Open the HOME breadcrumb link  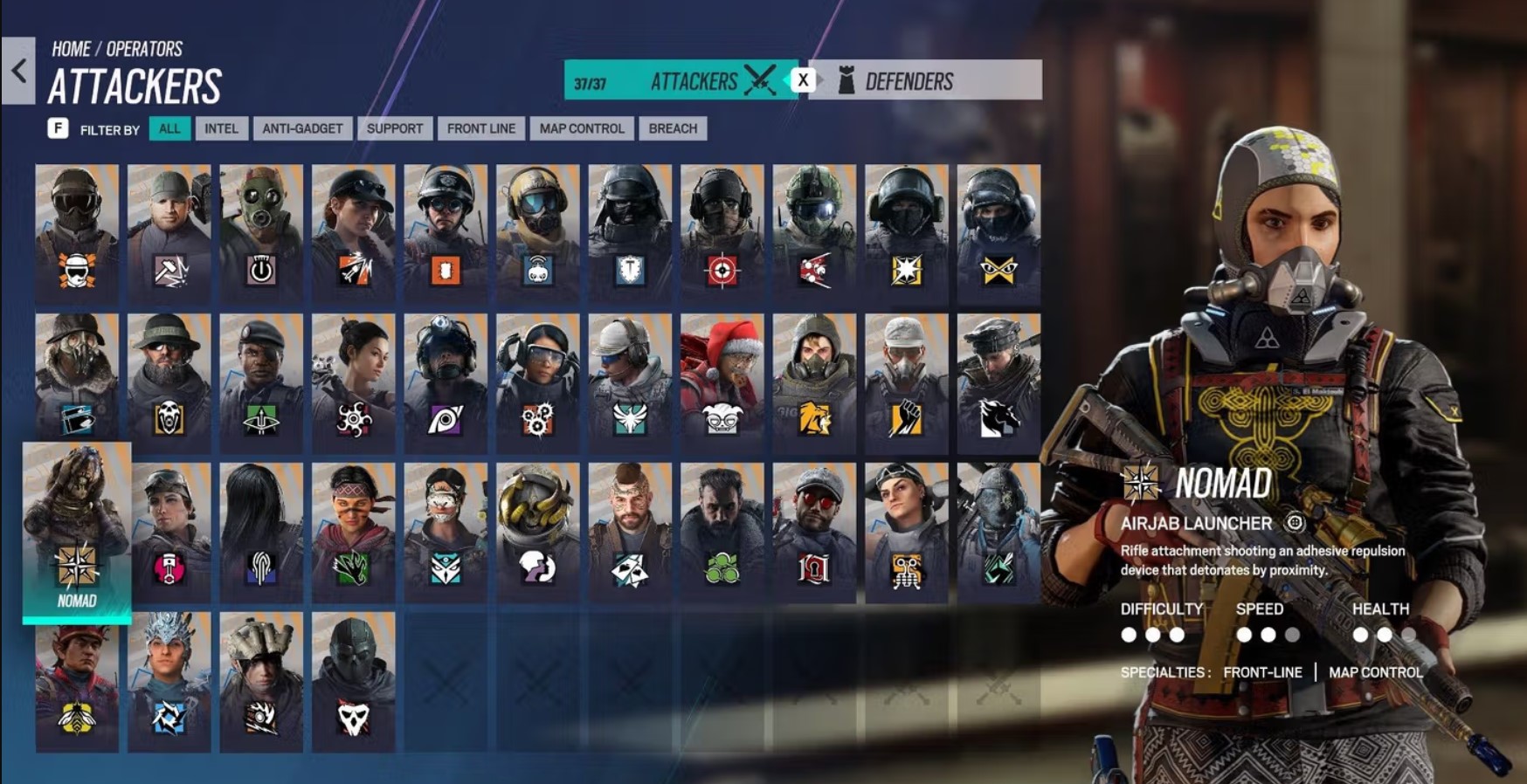coord(72,49)
